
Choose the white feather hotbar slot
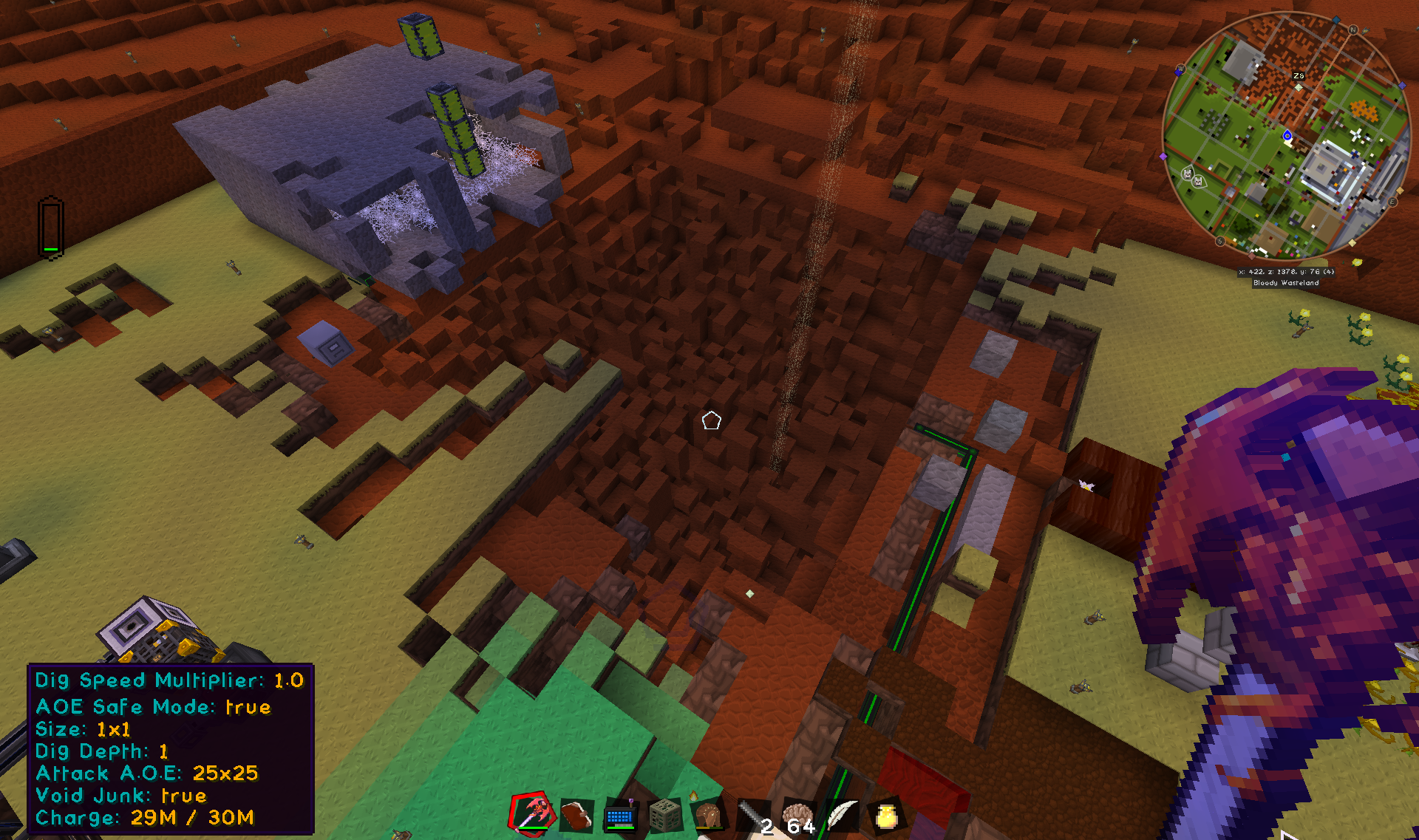click(x=842, y=816)
